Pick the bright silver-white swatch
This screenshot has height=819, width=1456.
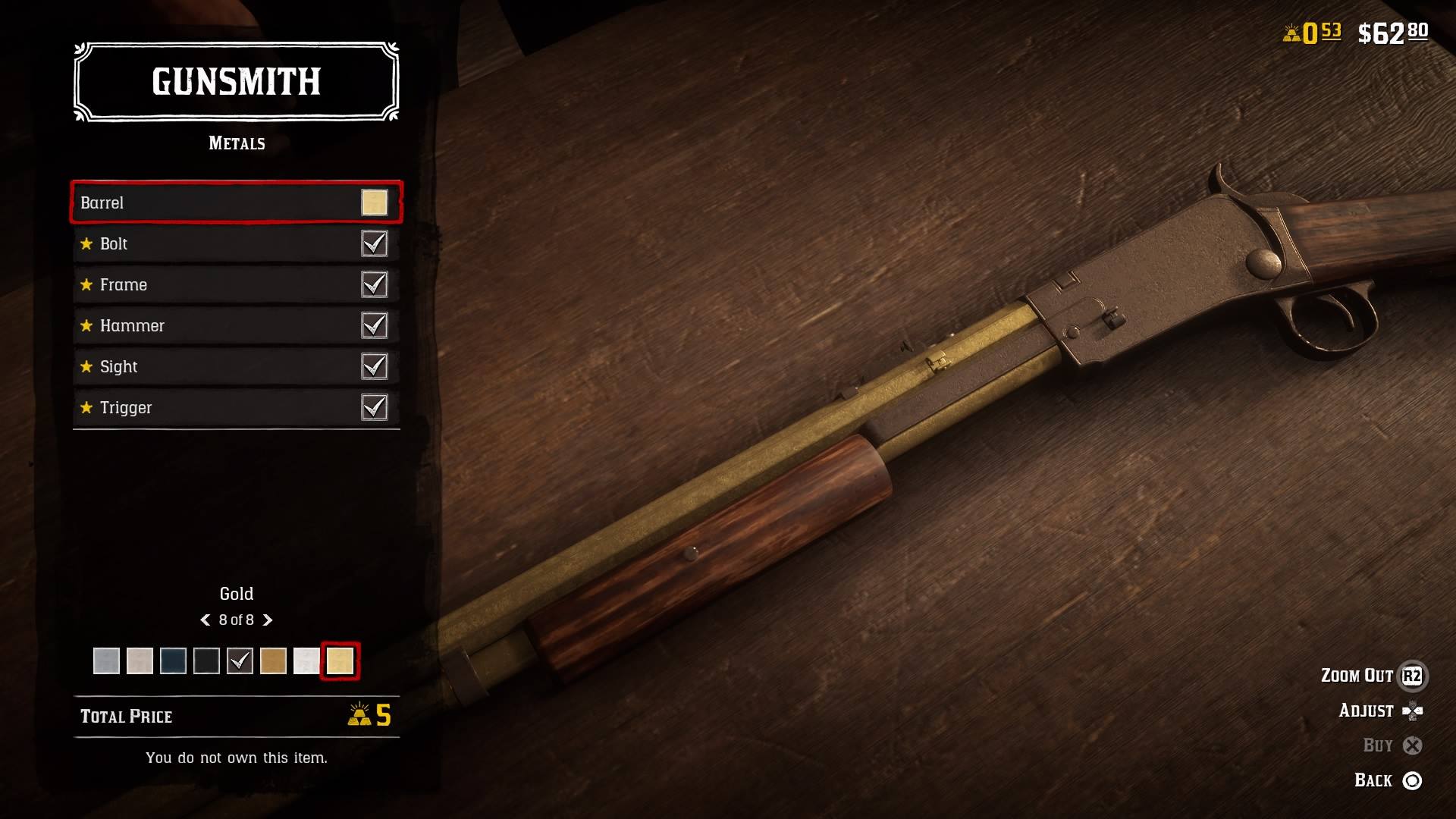(x=306, y=661)
